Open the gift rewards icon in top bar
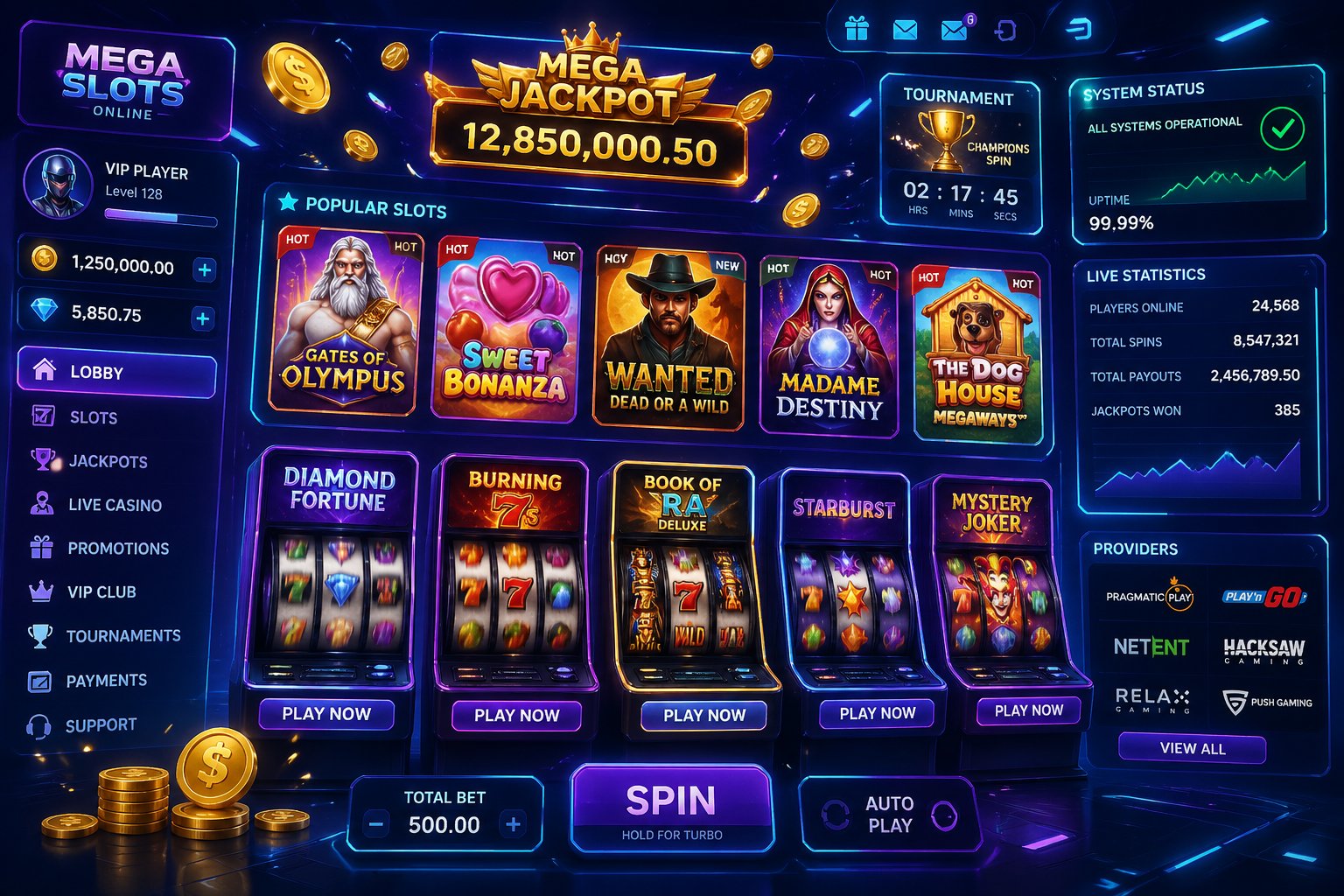 point(856,29)
